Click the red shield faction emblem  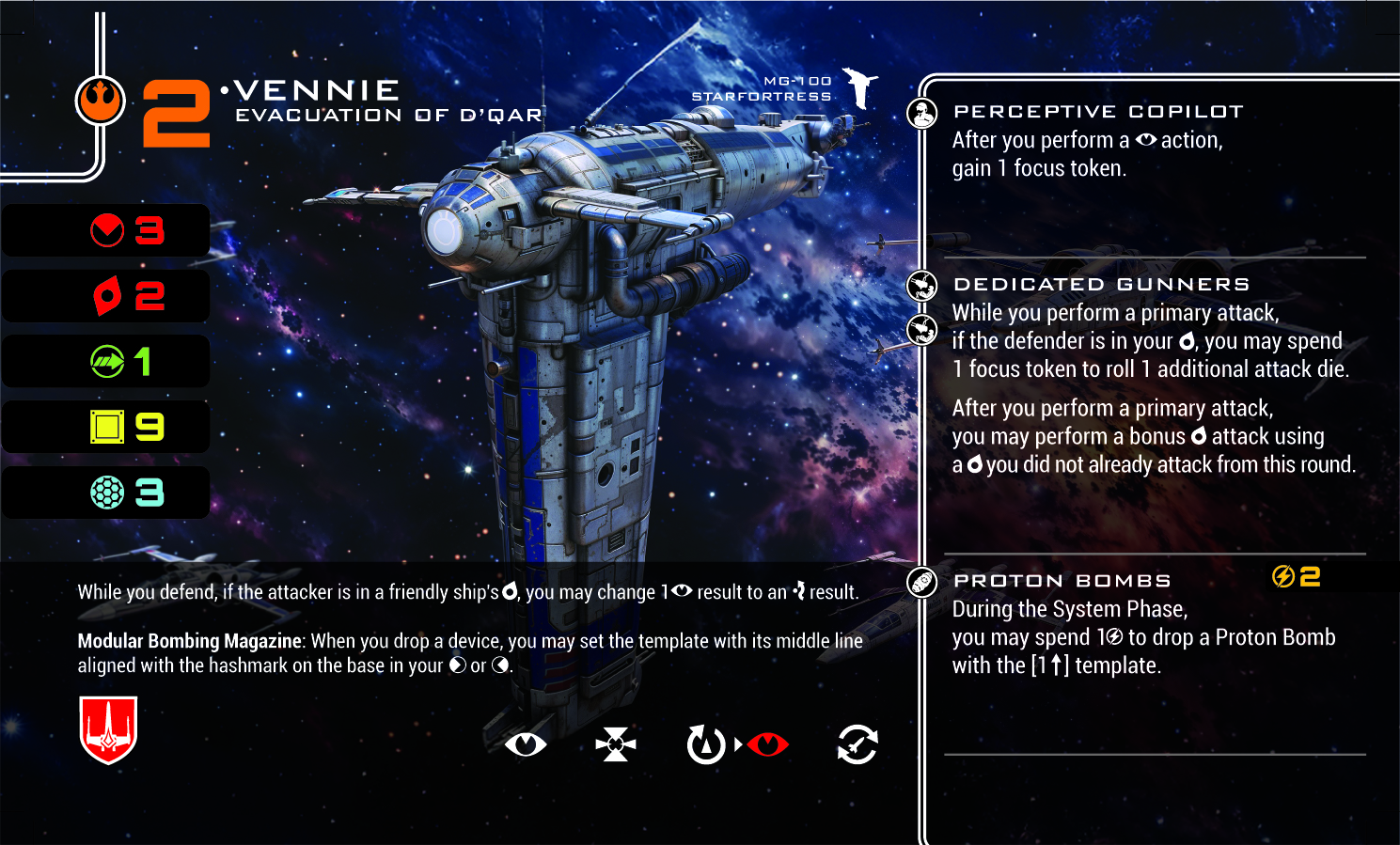pyautogui.click(x=109, y=729)
